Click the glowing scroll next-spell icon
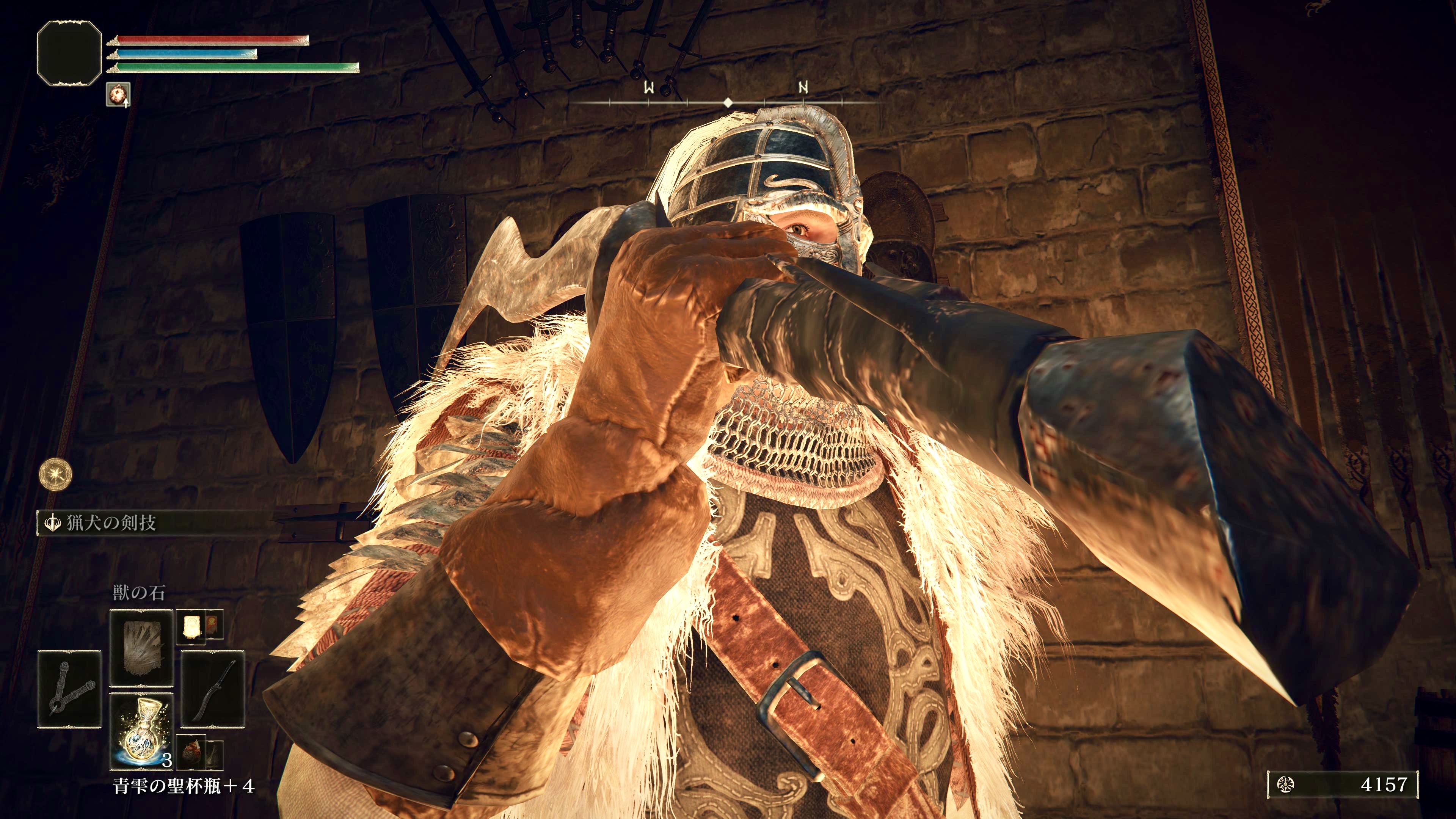1456x819 pixels. [x=190, y=626]
